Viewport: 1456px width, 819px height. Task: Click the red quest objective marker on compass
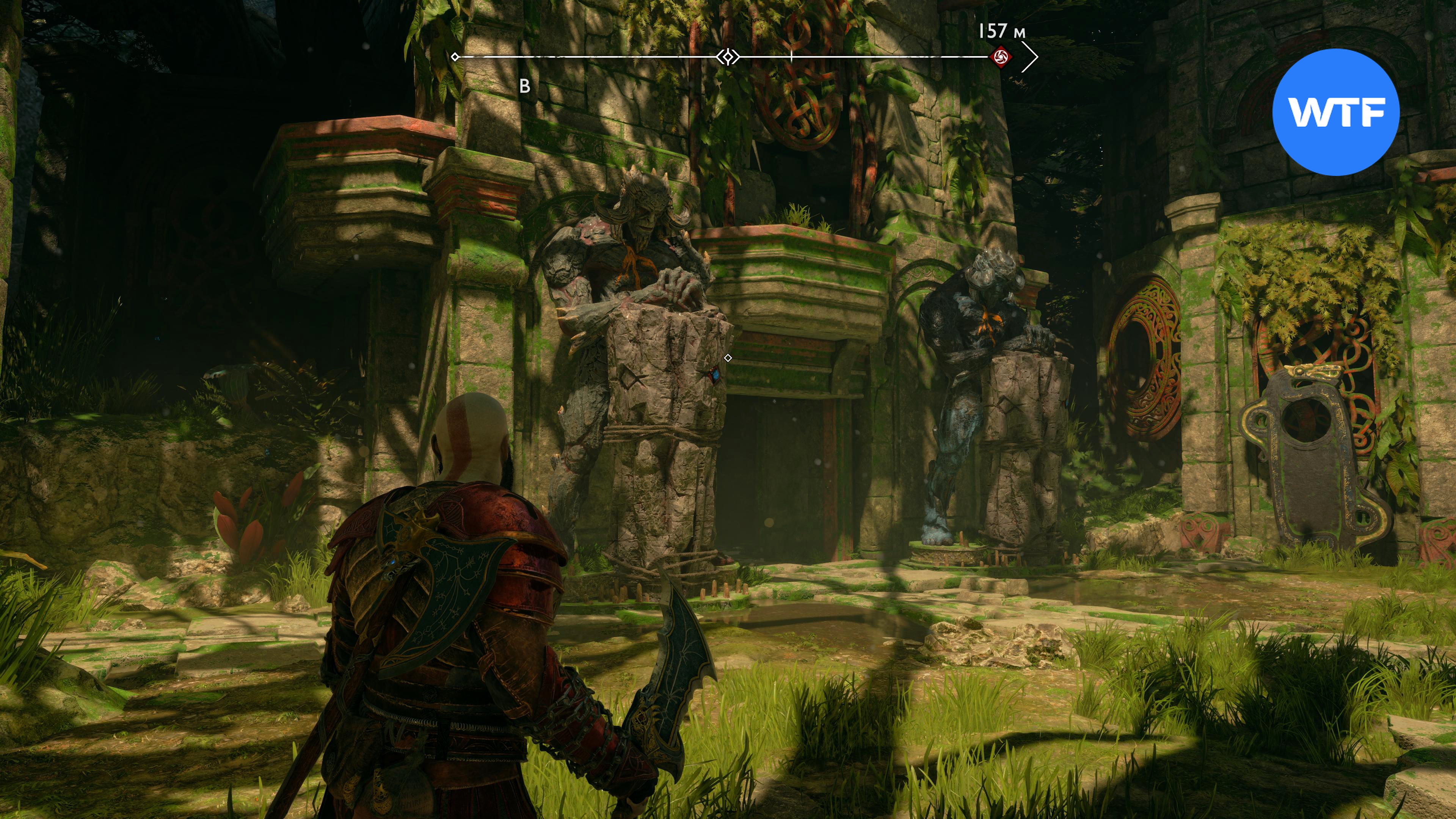[1001, 56]
